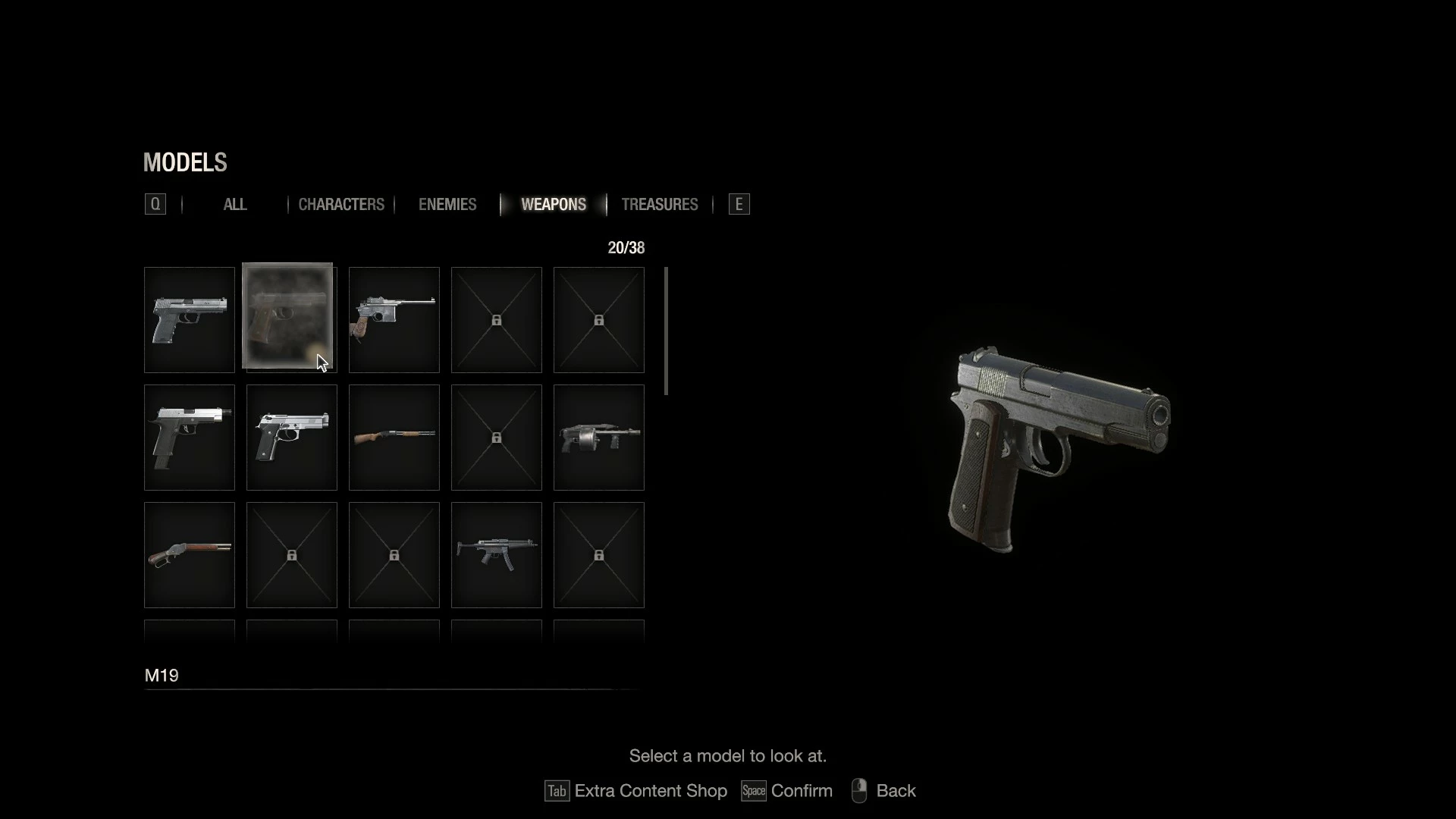Click the model list scrollbar

point(666,331)
